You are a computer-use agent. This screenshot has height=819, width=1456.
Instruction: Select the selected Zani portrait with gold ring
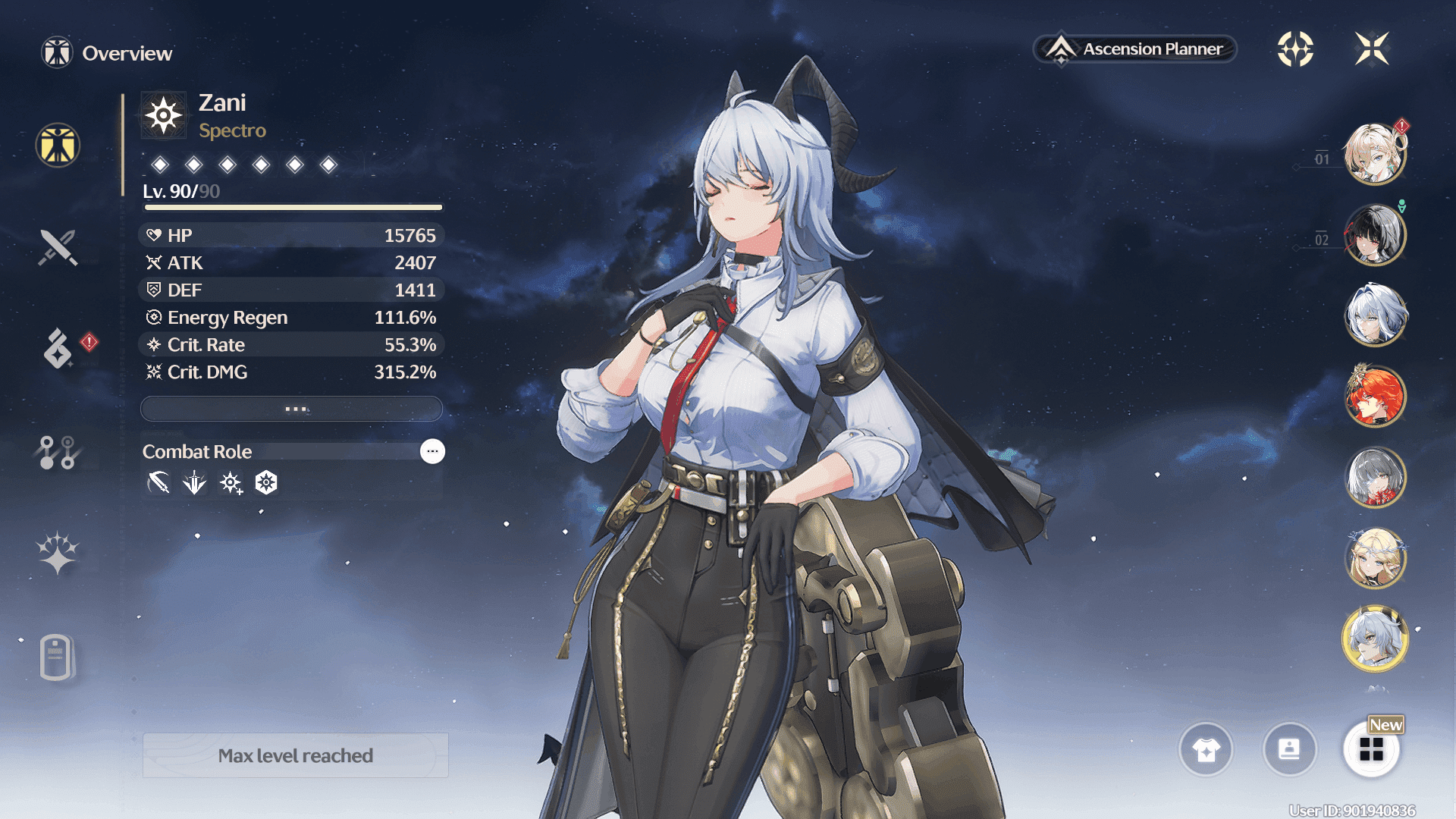pos(1375,639)
